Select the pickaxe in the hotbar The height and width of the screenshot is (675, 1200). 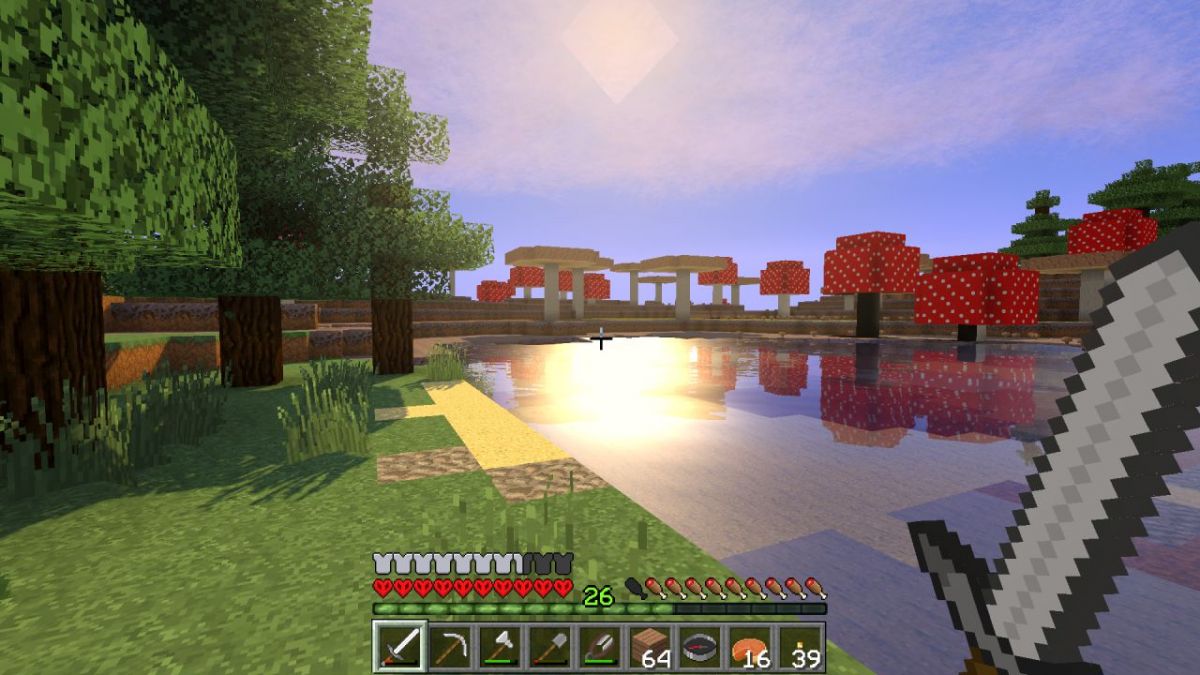point(450,646)
